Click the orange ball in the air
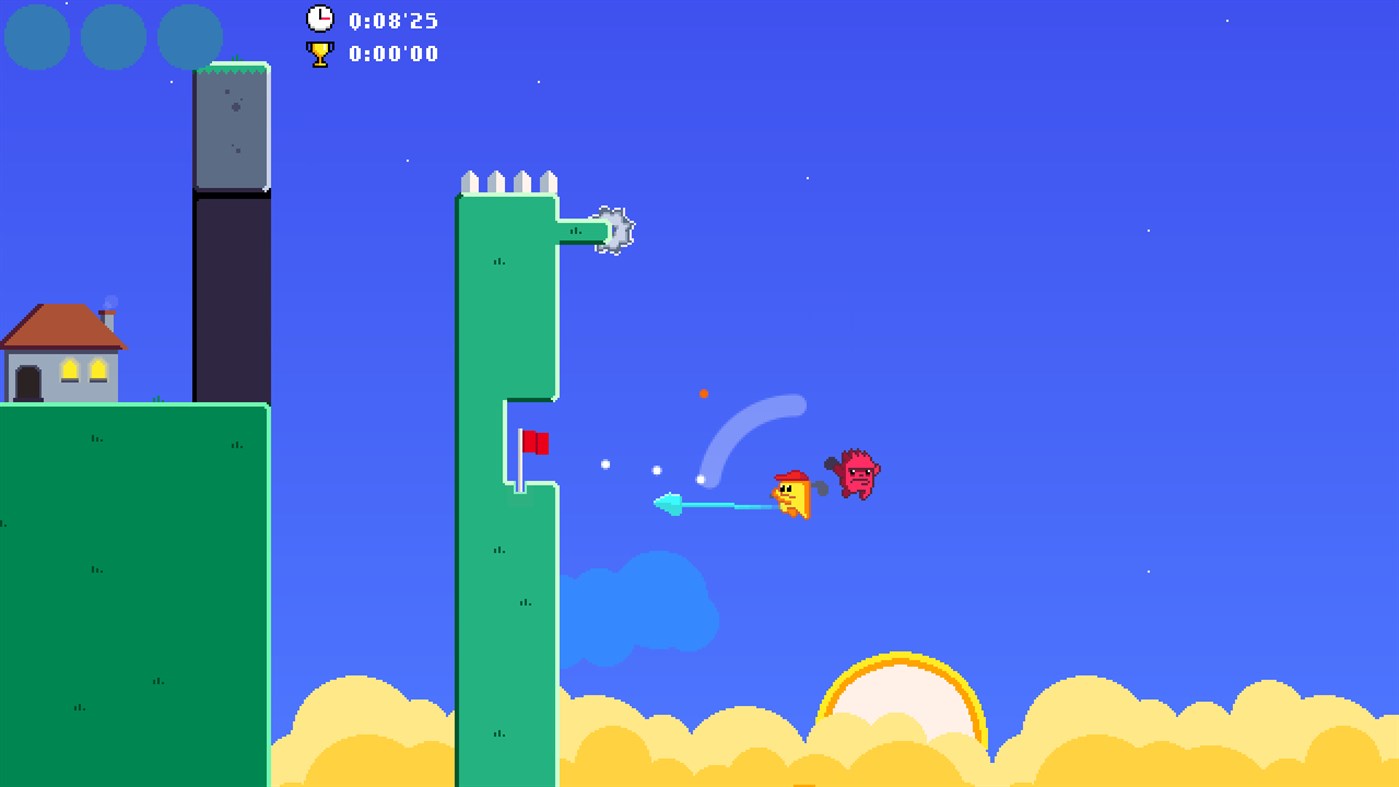The image size is (1399, 787). point(703,393)
